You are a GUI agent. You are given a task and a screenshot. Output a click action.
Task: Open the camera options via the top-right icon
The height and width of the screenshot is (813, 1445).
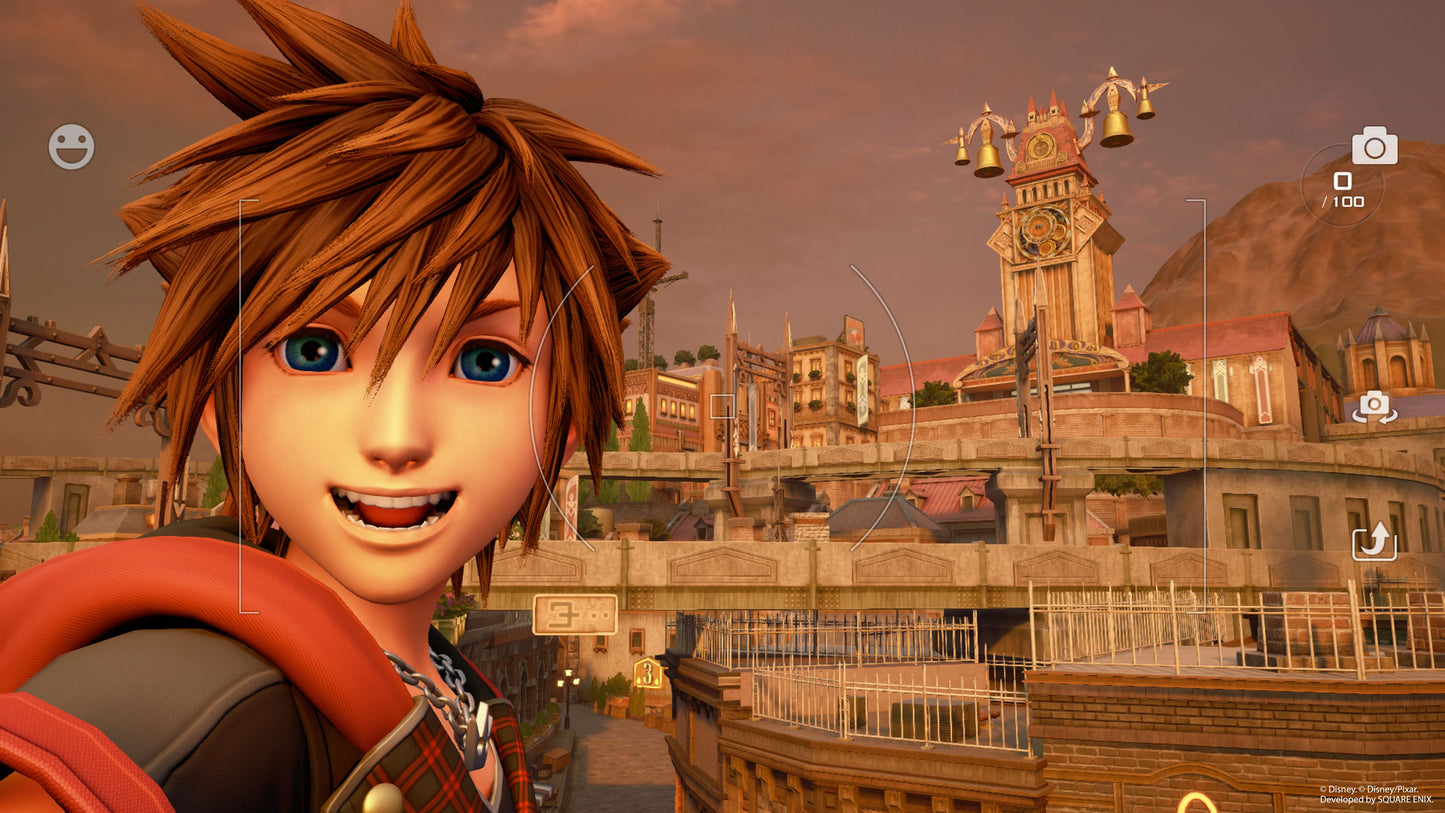1376,147
